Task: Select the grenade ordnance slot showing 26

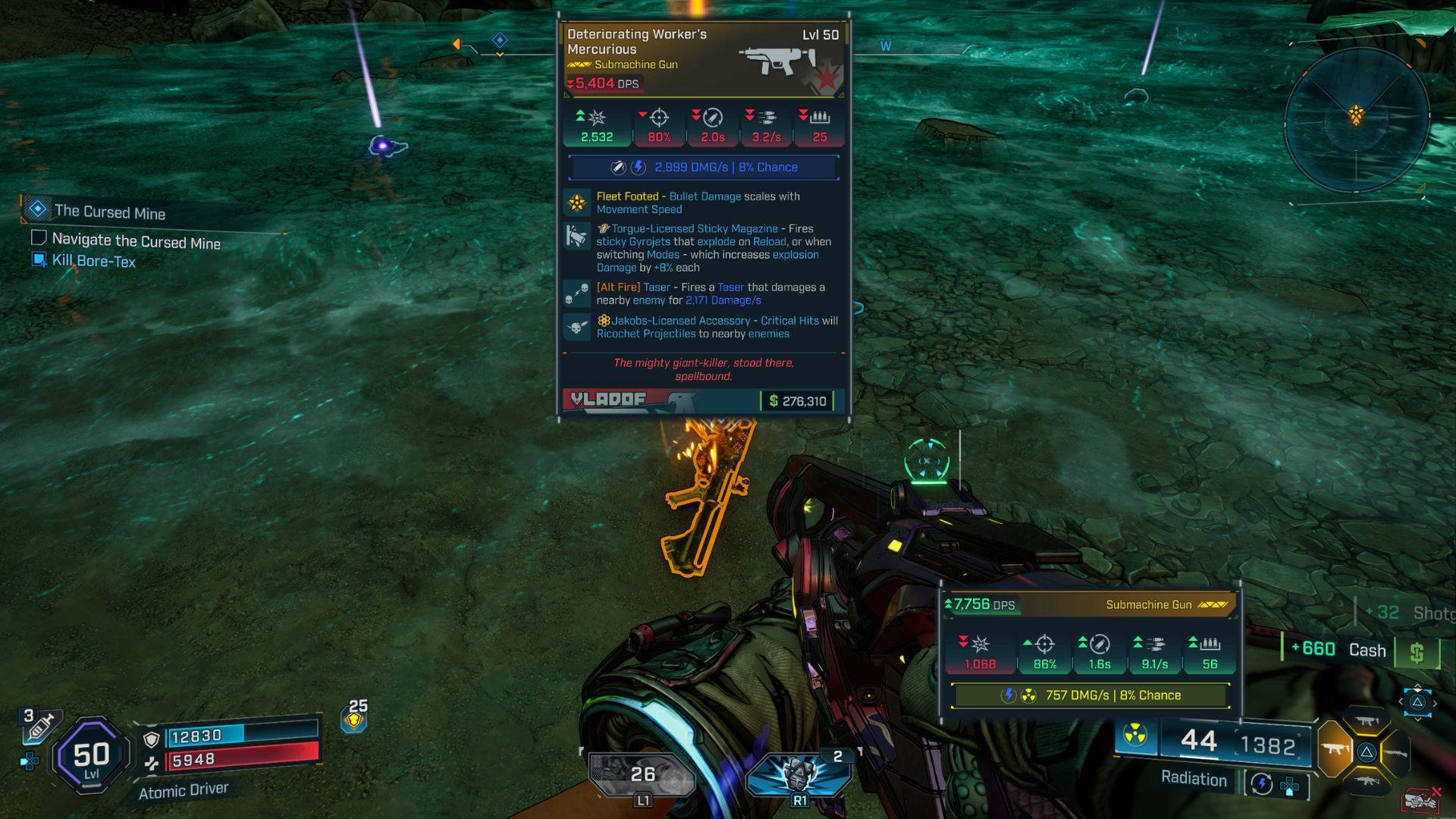Action: (641, 773)
